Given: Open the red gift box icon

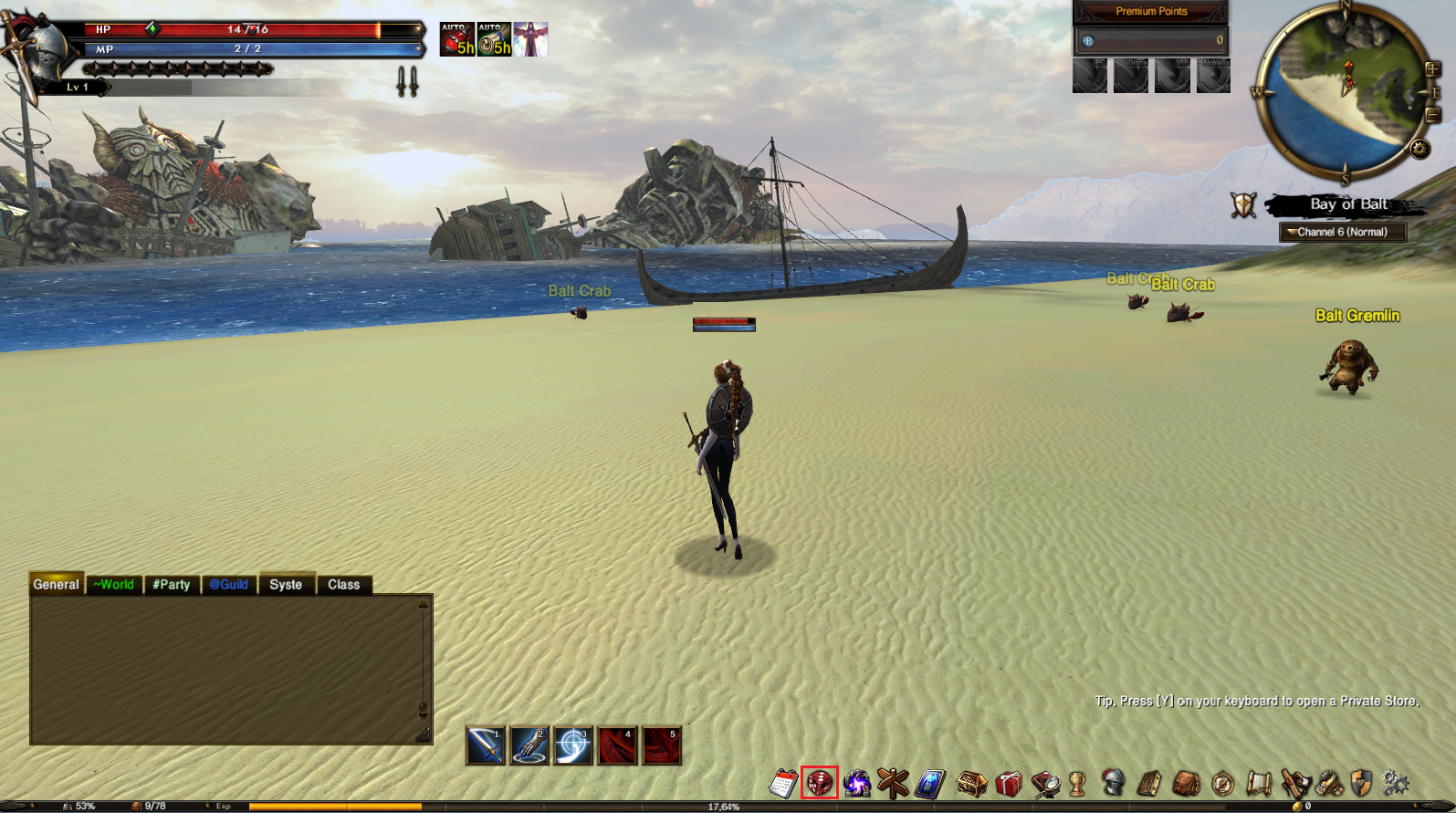Looking at the screenshot, I should [1009, 783].
